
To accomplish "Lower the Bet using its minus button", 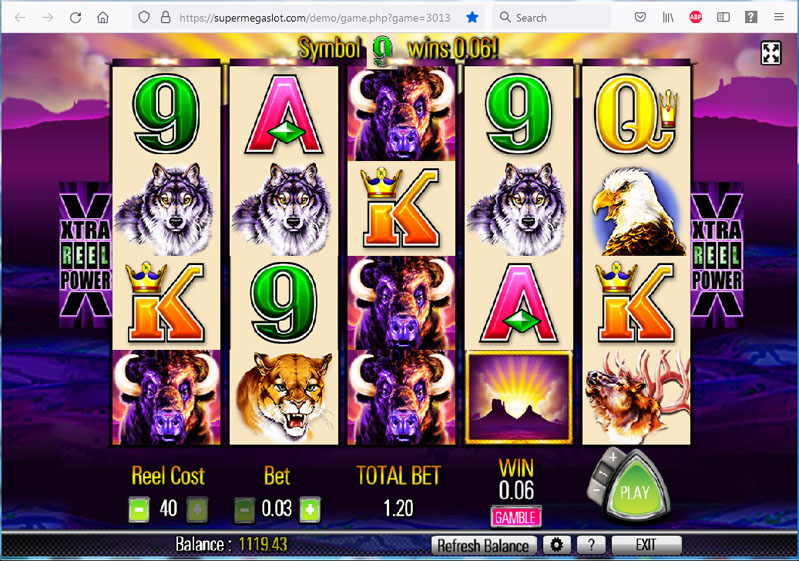I will 244,508.
